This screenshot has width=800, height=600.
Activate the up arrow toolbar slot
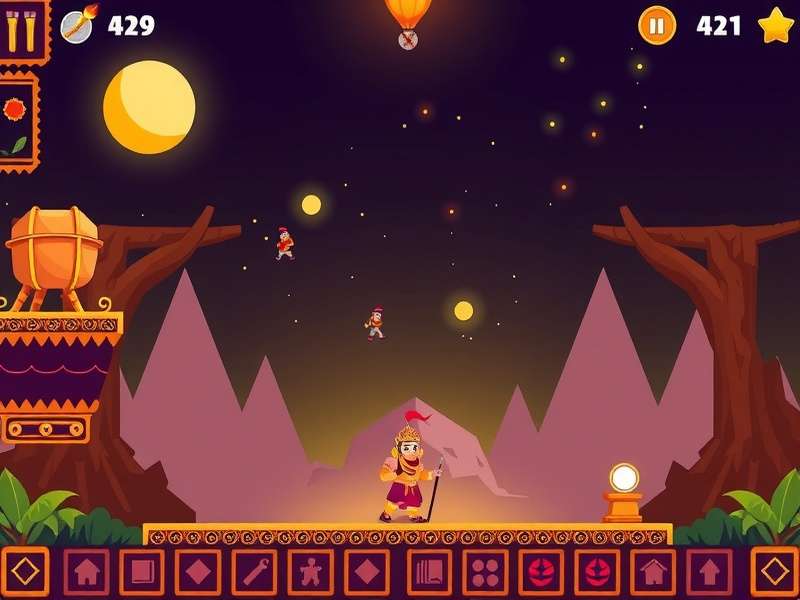709,572
